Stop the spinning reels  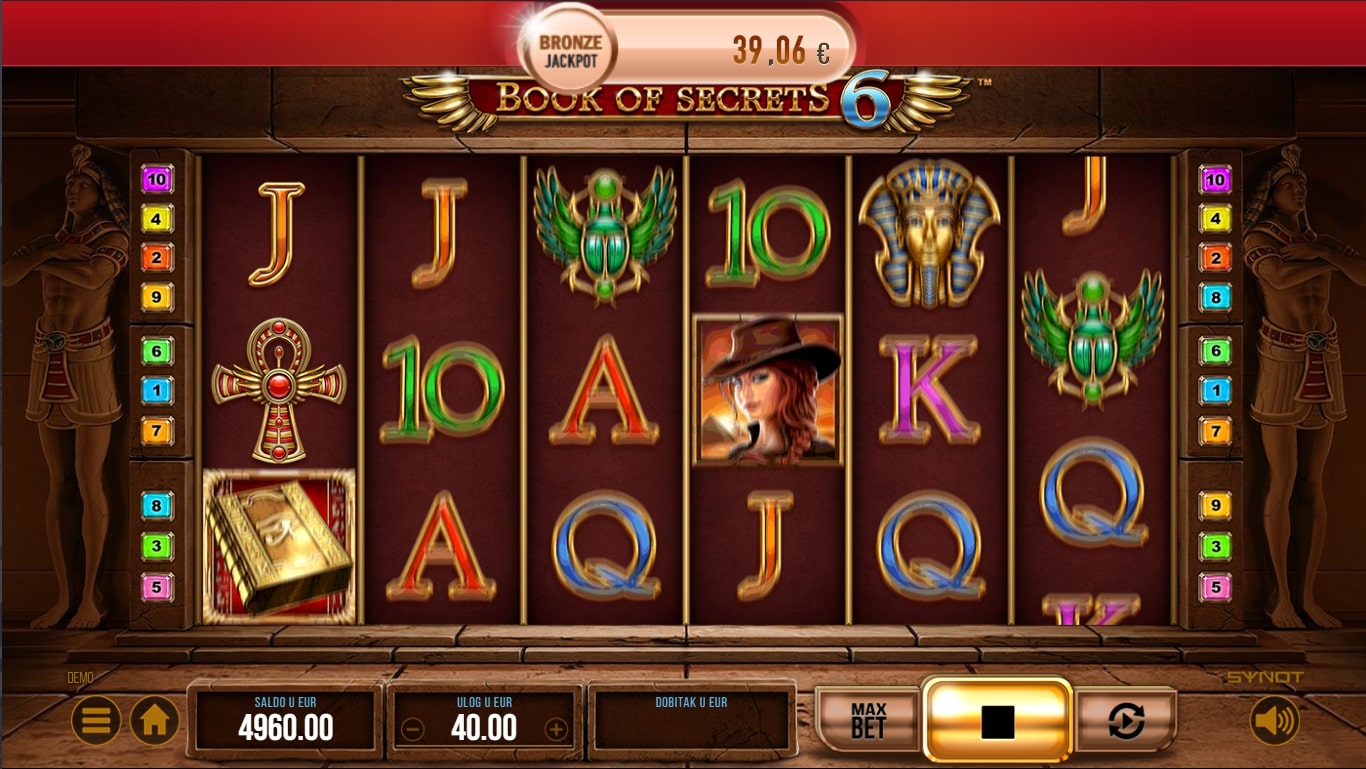tap(997, 720)
